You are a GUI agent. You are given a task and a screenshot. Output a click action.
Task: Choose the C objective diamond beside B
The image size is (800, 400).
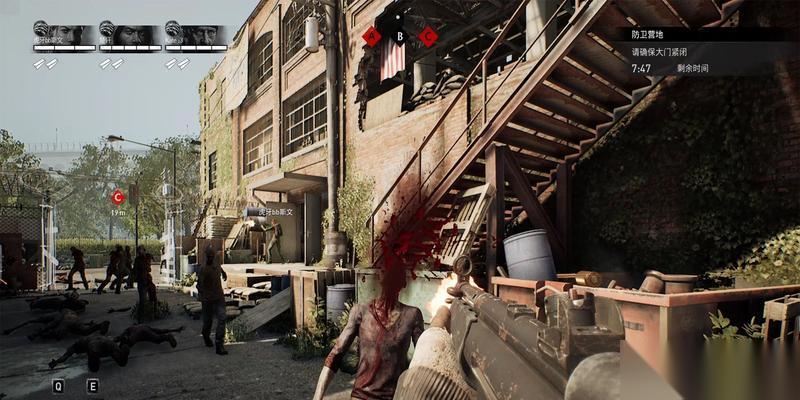428,37
